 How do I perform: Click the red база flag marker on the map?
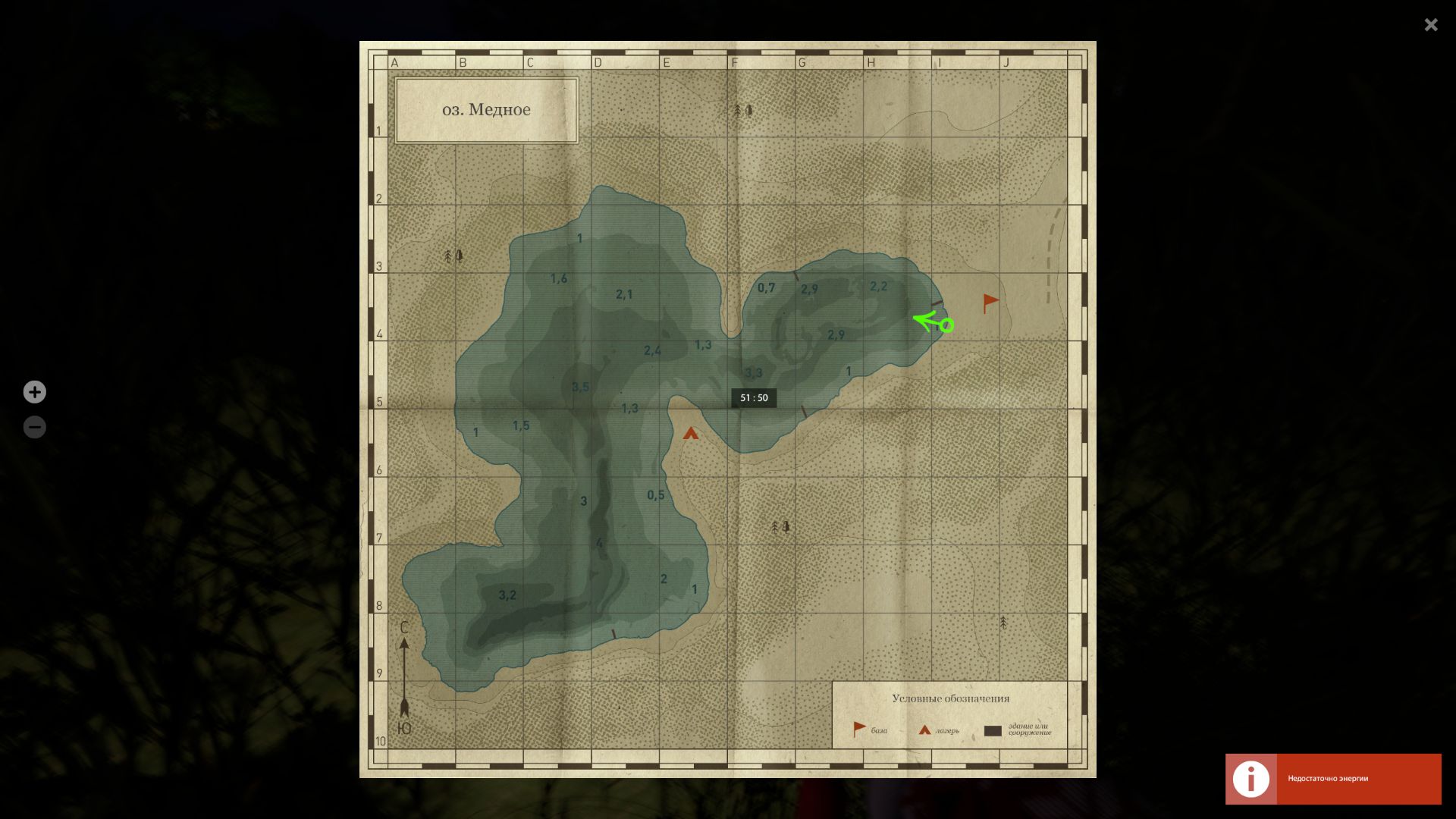988,301
